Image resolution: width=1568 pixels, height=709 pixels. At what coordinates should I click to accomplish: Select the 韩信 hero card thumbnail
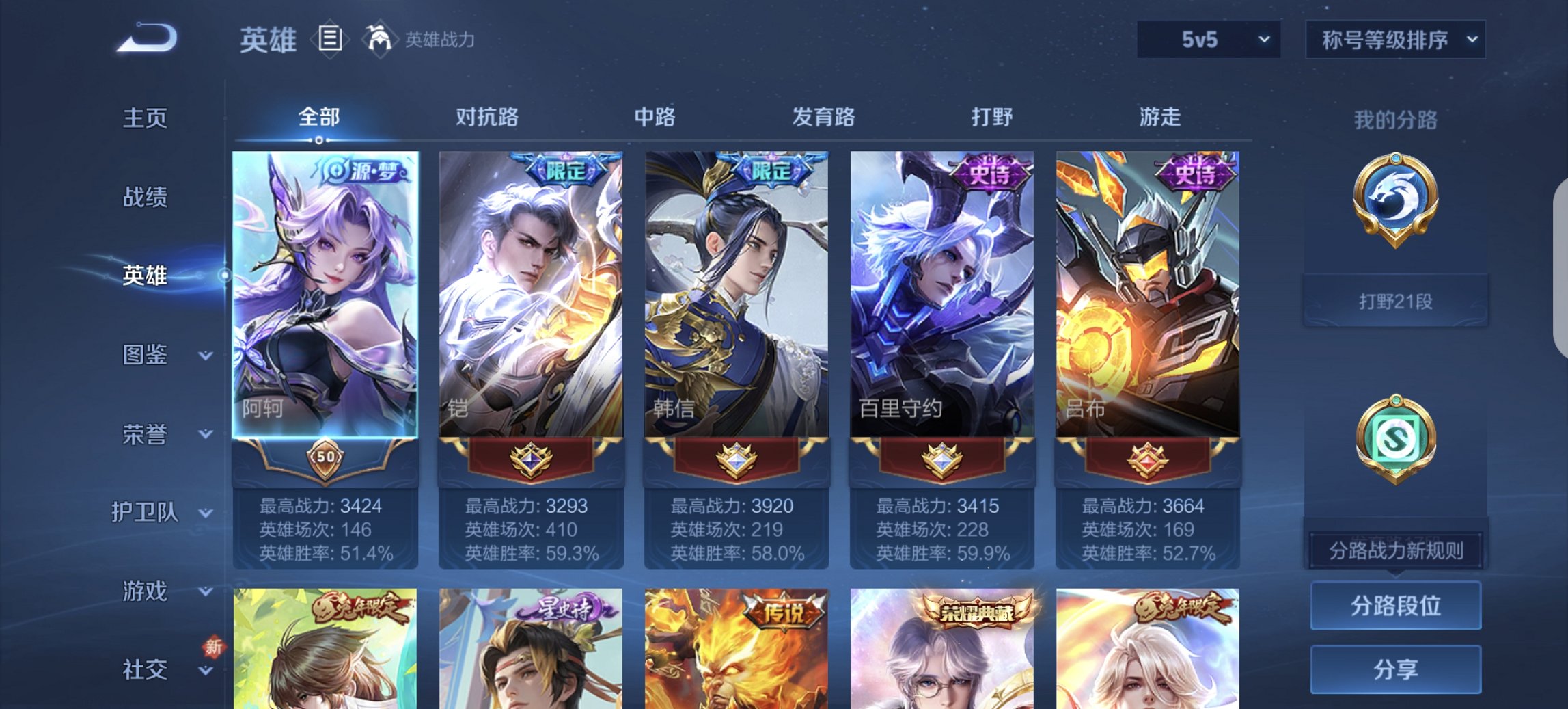tap(737, 287)
